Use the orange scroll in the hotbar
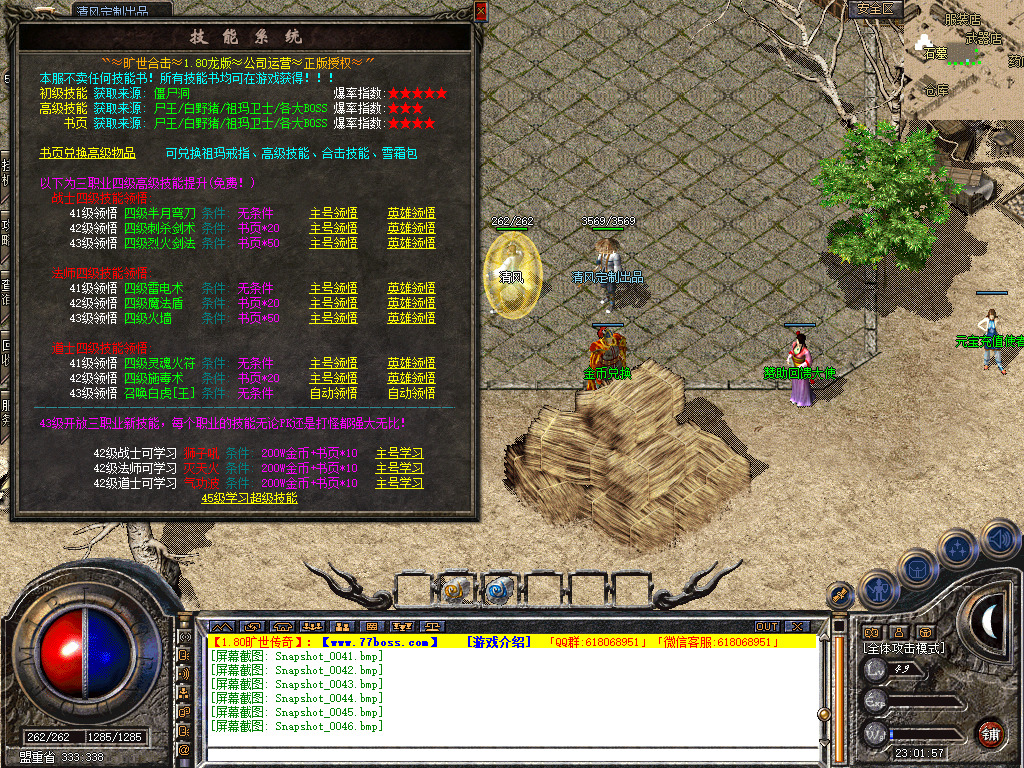Image resolution: width=1024 pixels, height=768 pixels. click(457, 590)
